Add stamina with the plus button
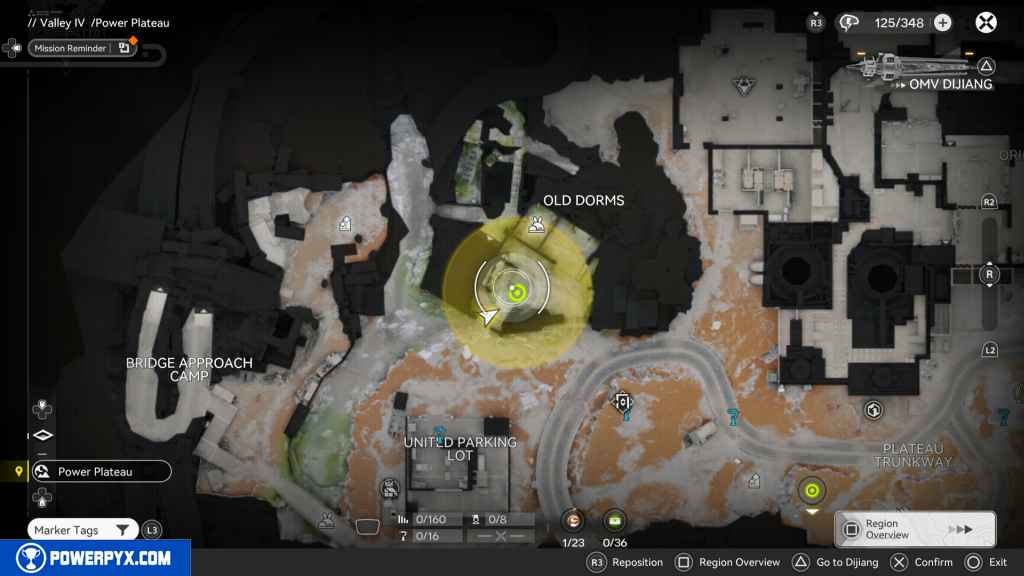The width and height of the screenshot is (1024, 576). tap(942, 22)
